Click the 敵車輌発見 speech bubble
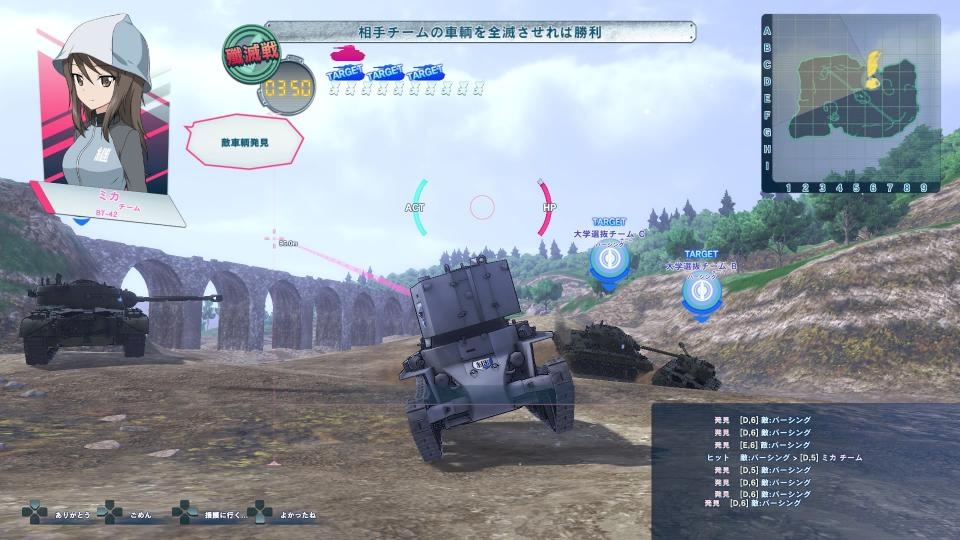The height and width of the screenshot is (540, 960). coord(245,142)
